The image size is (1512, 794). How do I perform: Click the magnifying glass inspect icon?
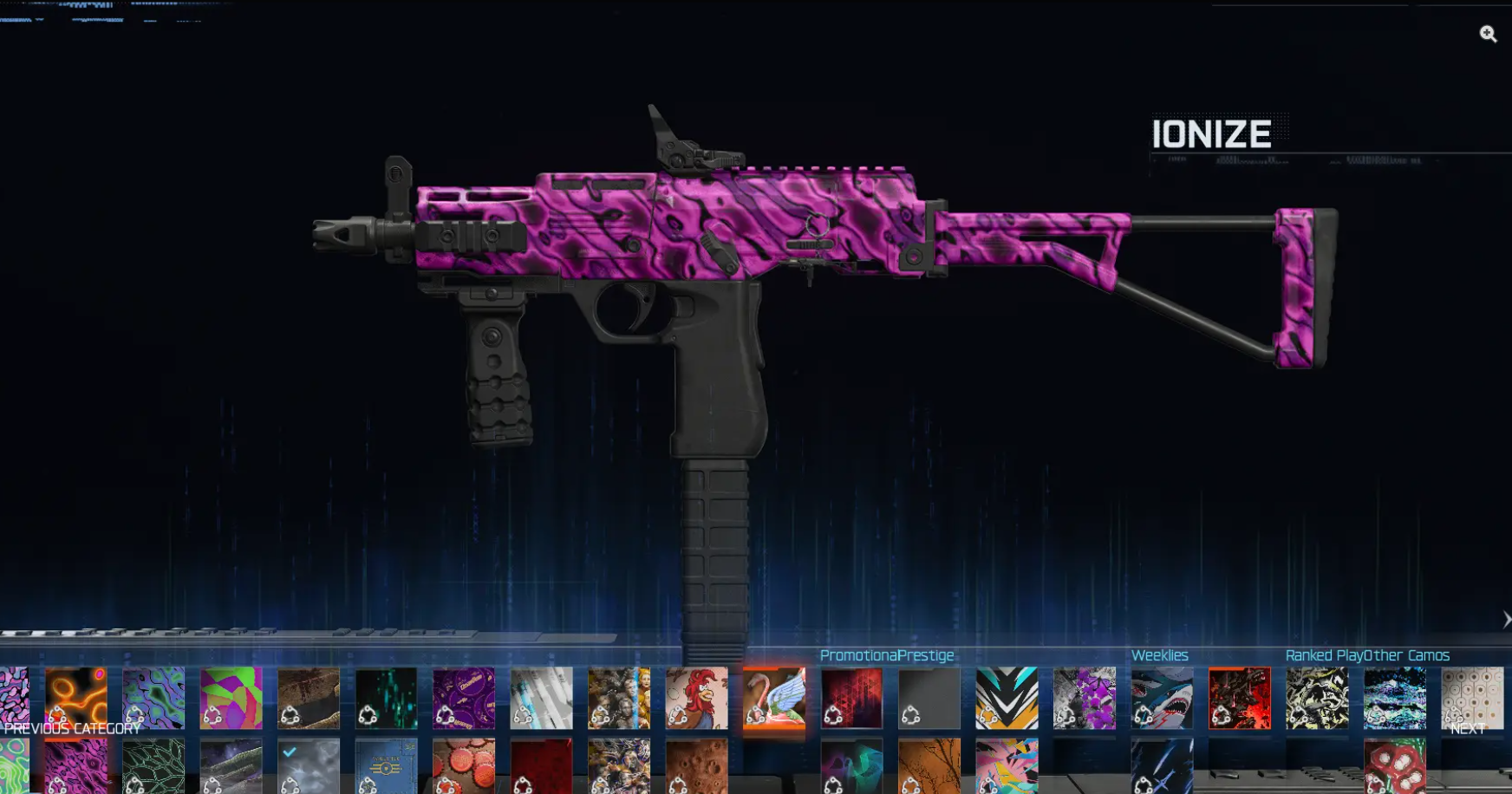pyautogui.click(x=1489, y=35)
